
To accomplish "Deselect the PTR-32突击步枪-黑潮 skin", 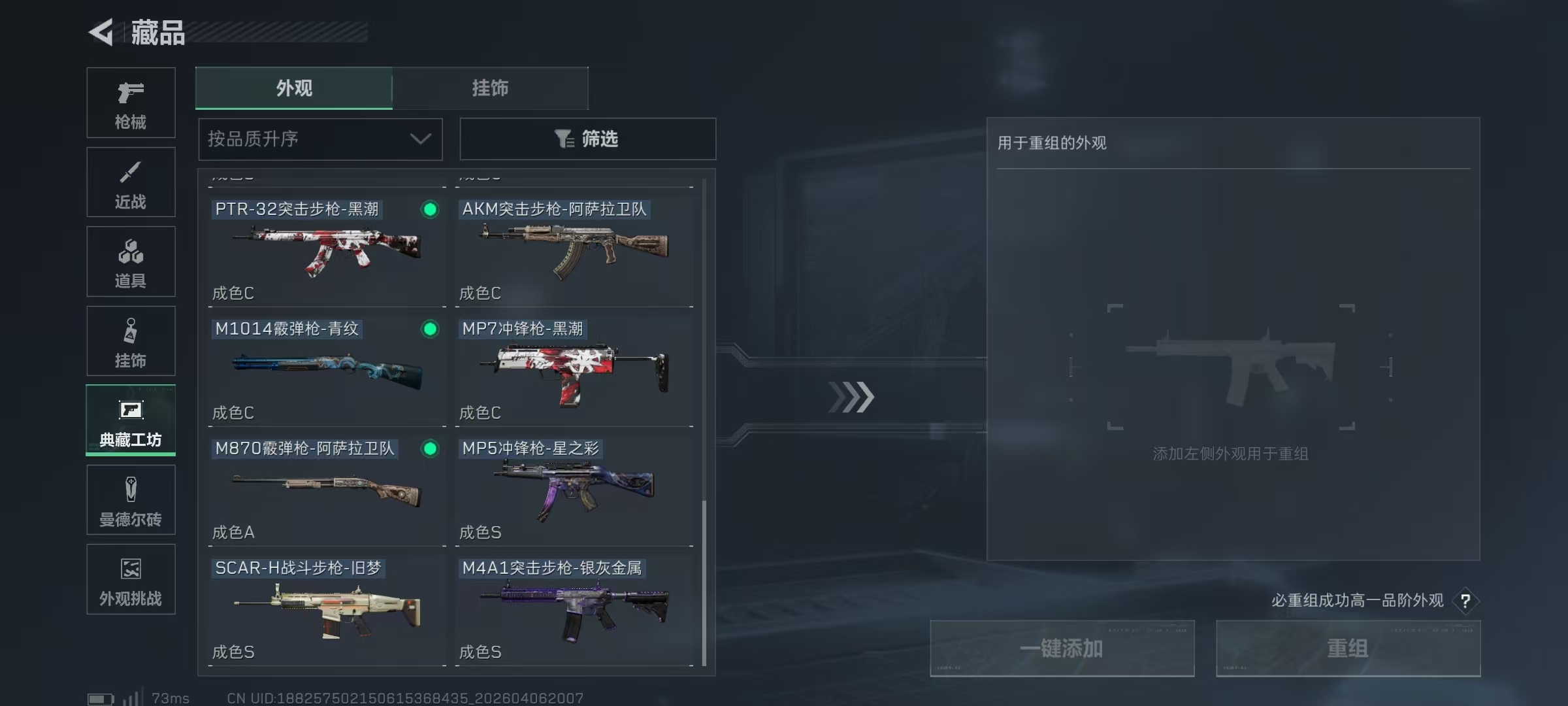I will coord(429,210).
